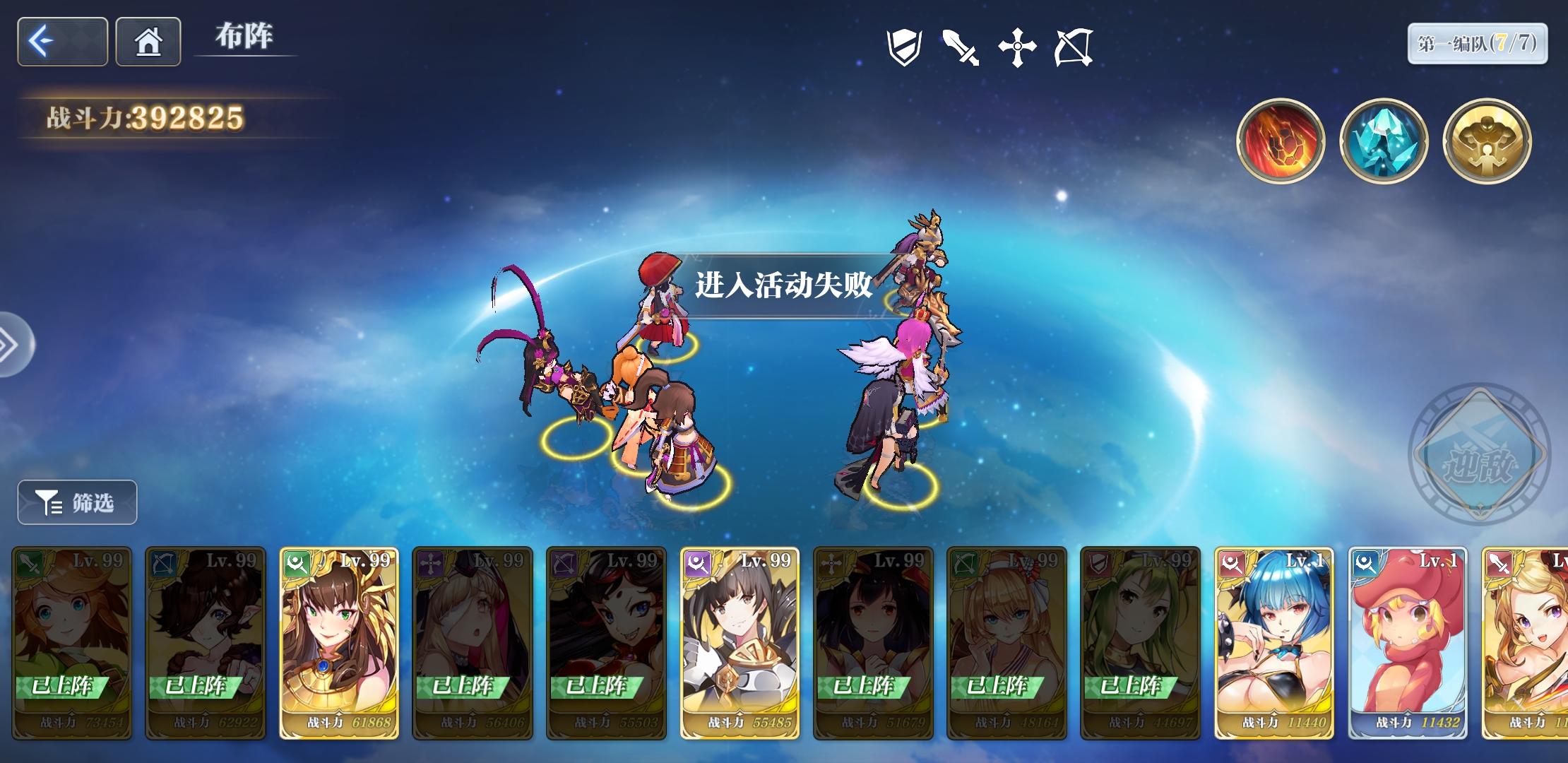The height and width of the screenshot is (763, 1568).
Task: Open the gold strength stat icon
Action: coord(1487,141)
